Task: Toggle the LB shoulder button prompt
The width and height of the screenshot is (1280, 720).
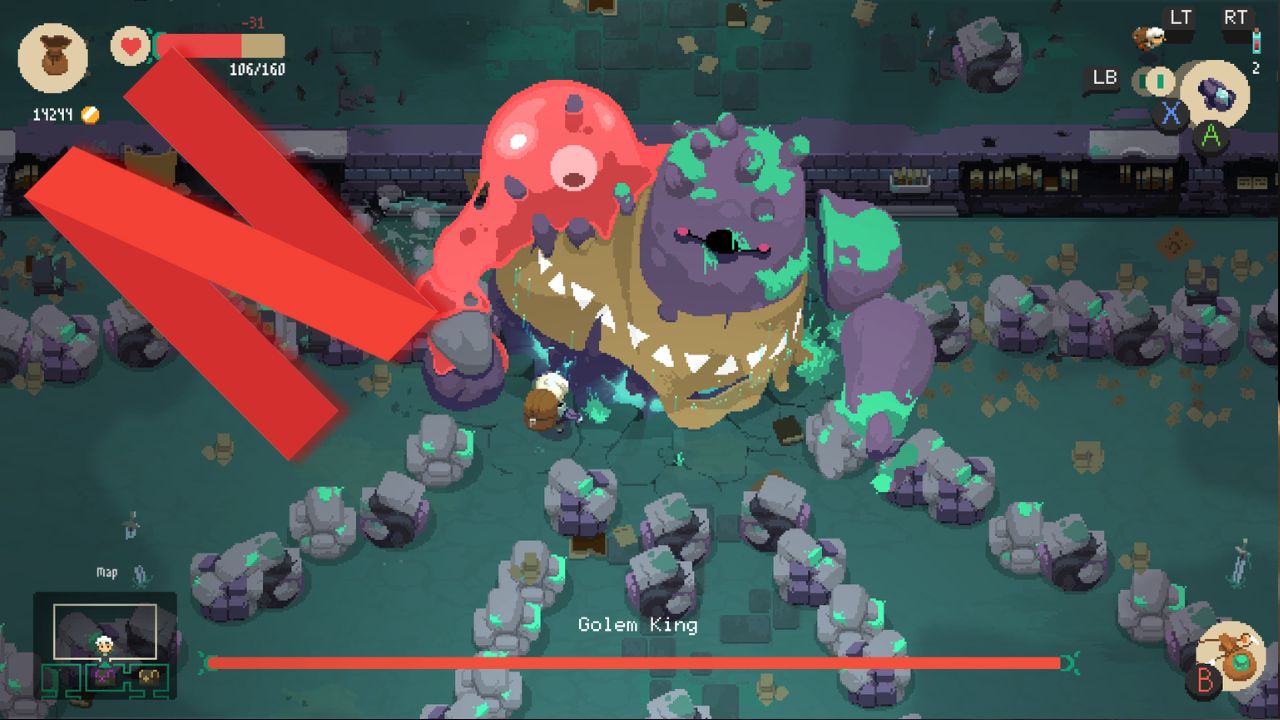Action: point(1104,76)
